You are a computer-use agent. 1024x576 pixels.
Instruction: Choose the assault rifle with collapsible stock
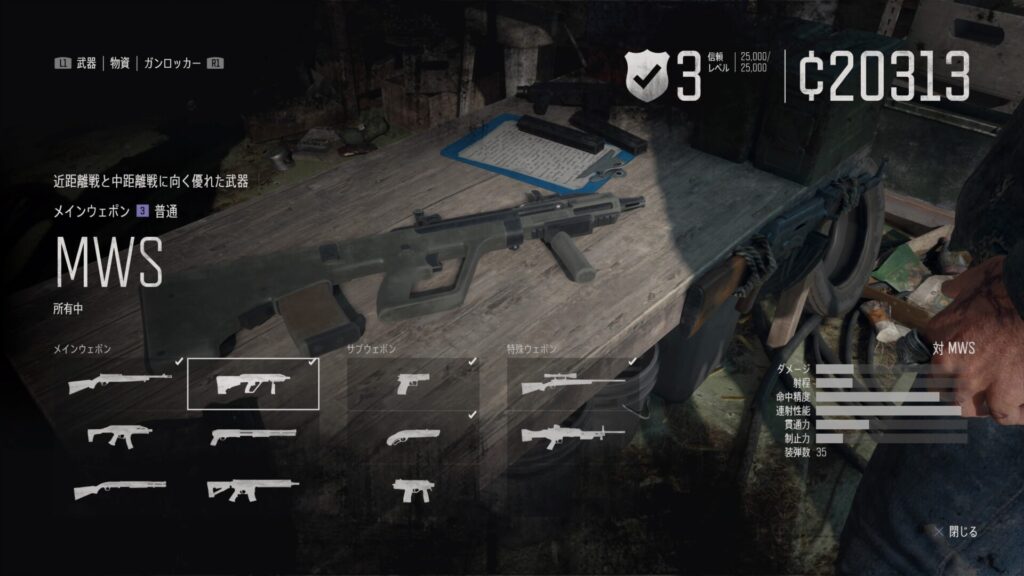(x=253, y=488)
